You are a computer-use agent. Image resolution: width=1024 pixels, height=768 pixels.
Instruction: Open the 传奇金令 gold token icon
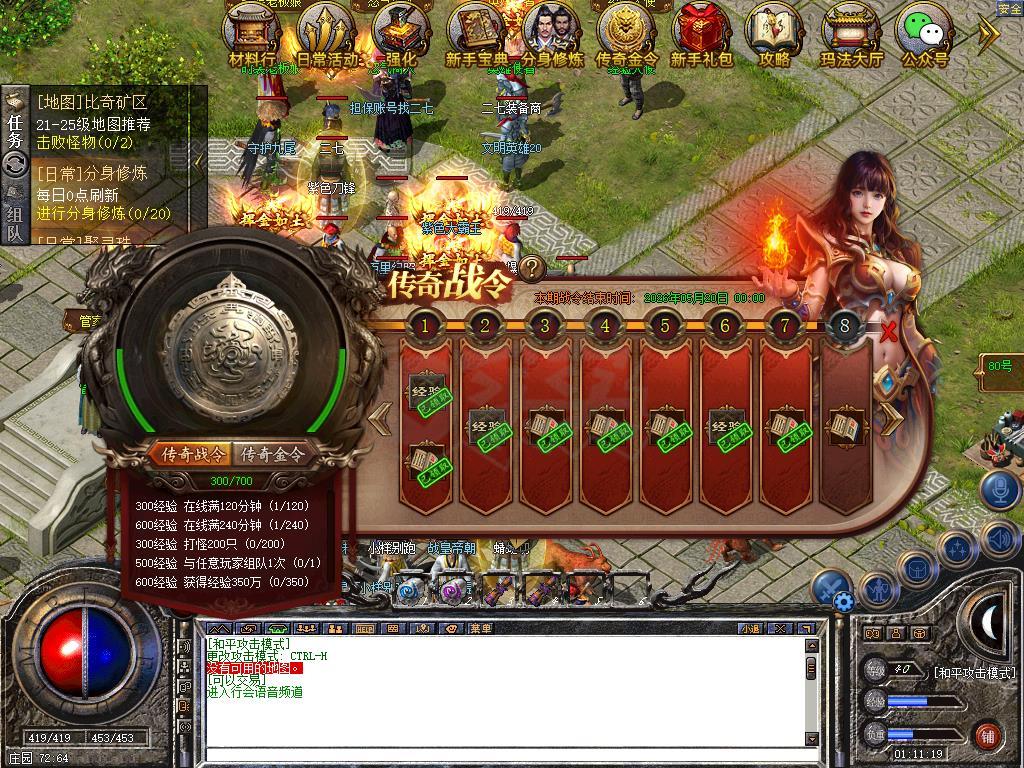coord(626,32)
